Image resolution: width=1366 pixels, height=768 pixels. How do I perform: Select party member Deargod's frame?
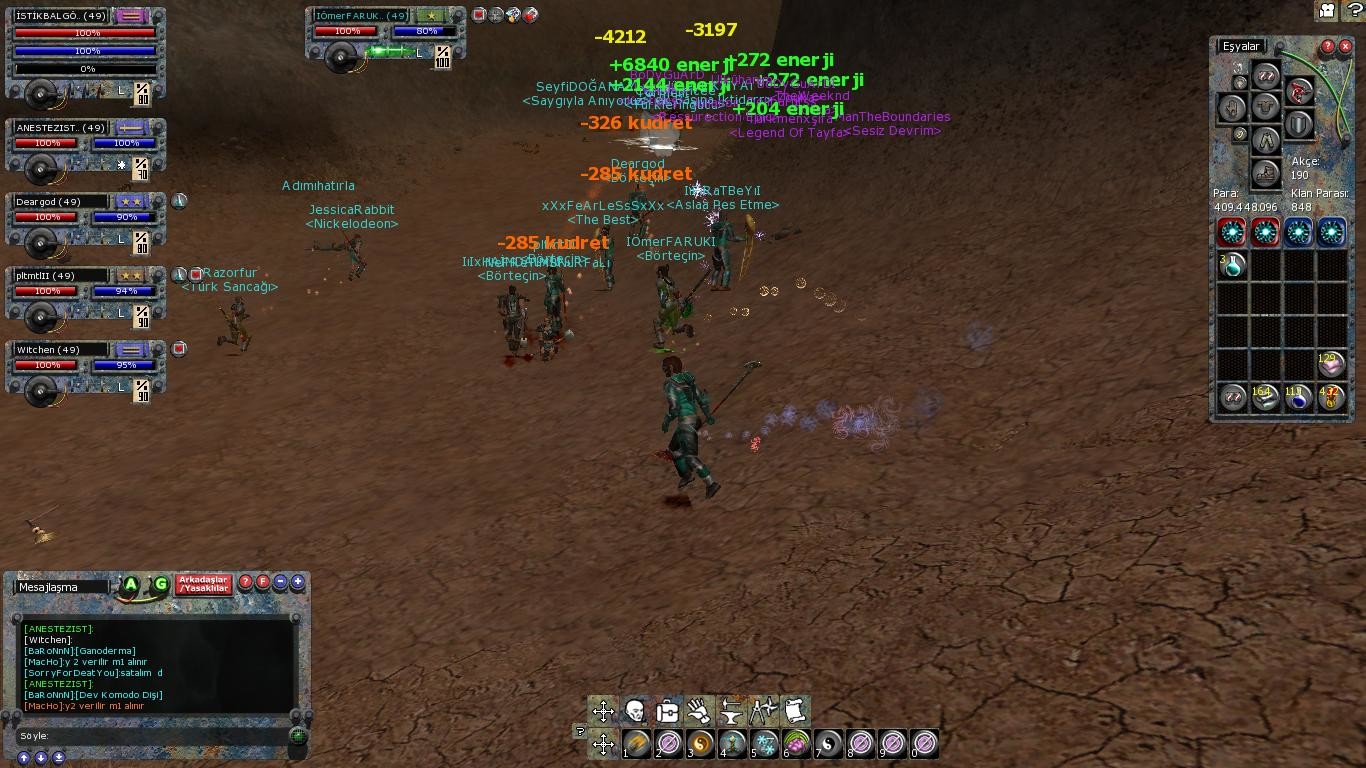(x=86, y=218)
